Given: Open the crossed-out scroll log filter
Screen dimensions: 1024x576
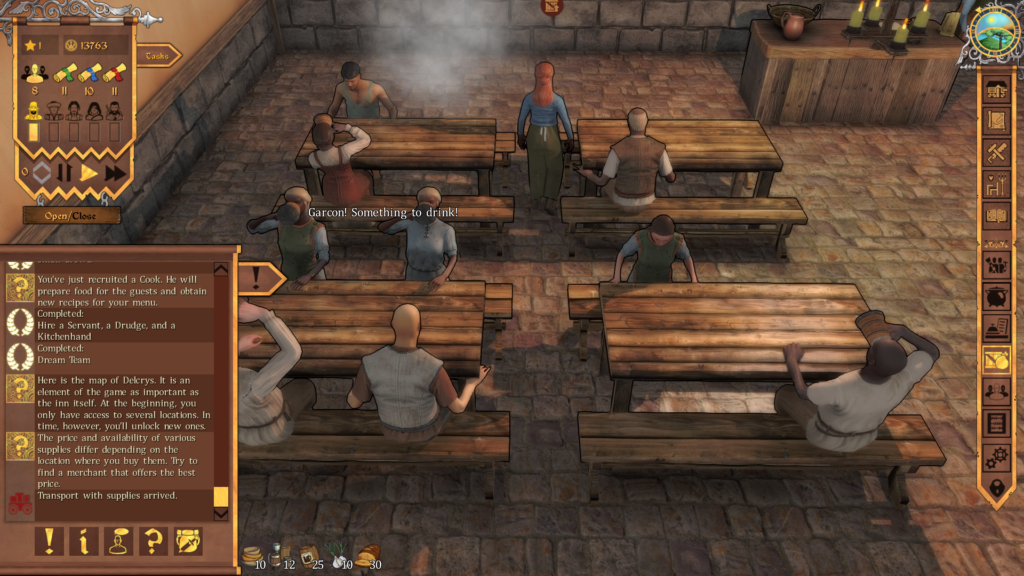Looking at the screenshot, I should pos(188,541).
